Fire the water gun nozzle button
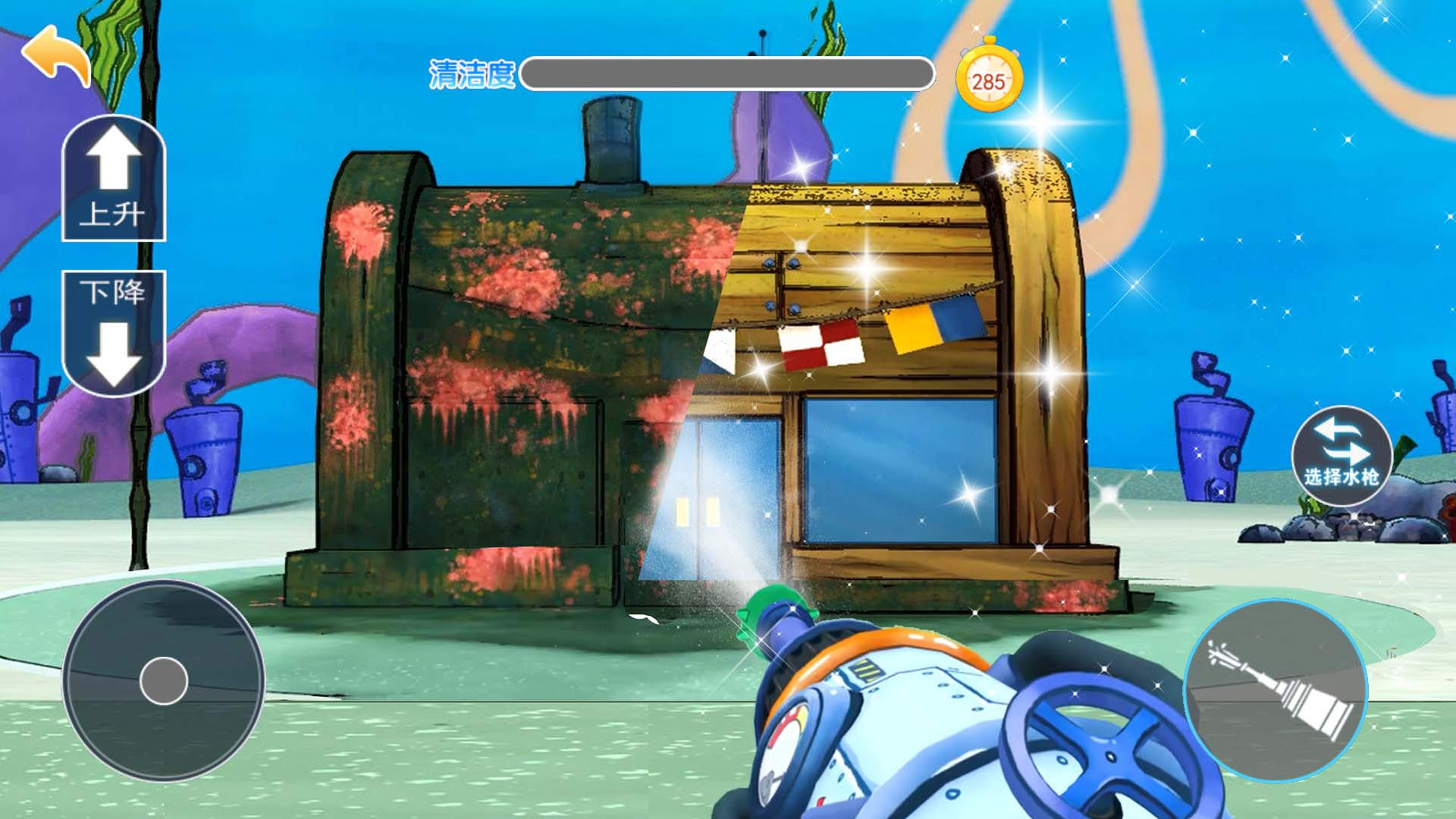Viewport: 1456px width, 819px height. point(1276,691)
